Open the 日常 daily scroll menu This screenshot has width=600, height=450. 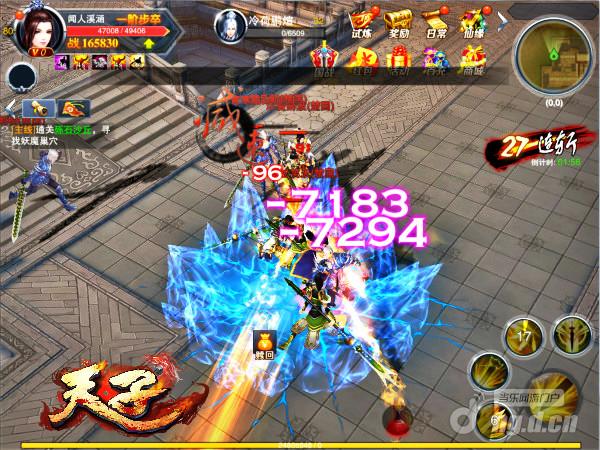pos(432,23)
